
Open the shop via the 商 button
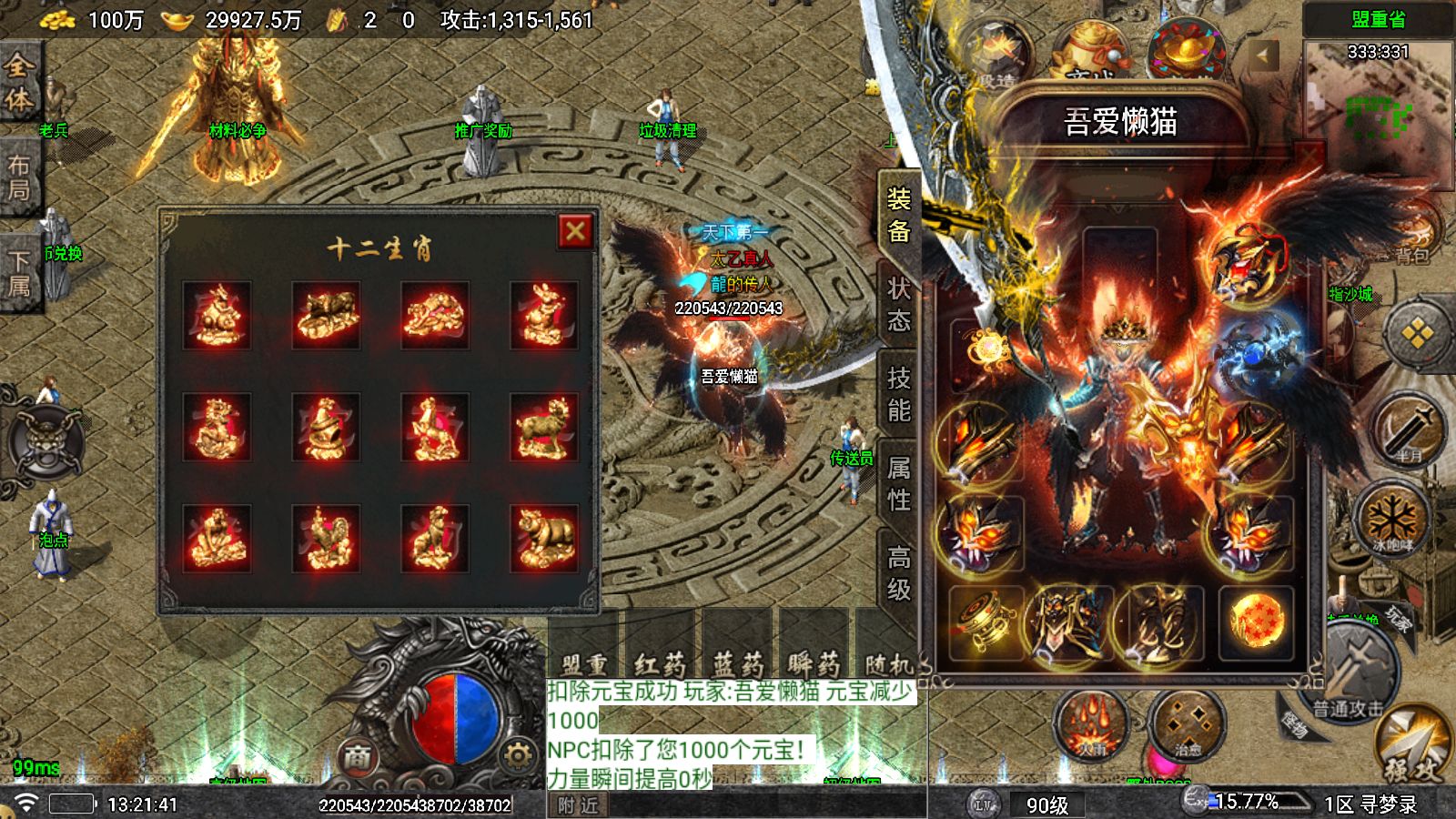click(x=358, y=756)
